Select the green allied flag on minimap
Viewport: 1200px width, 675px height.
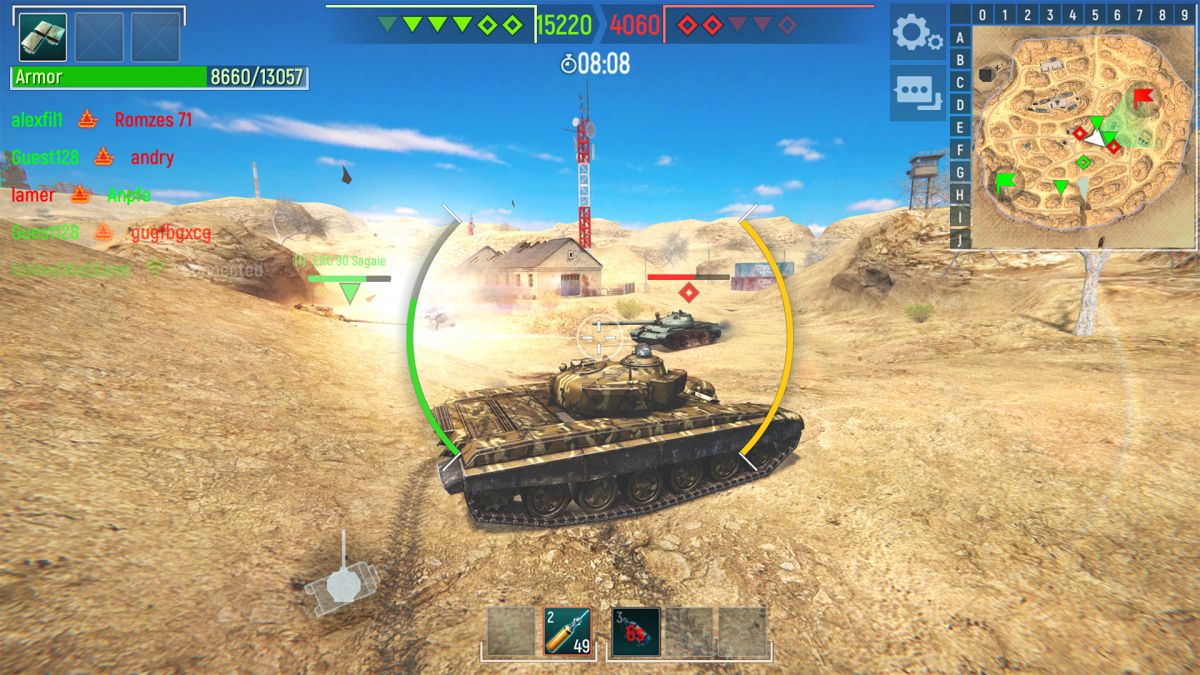[1004, 182]
